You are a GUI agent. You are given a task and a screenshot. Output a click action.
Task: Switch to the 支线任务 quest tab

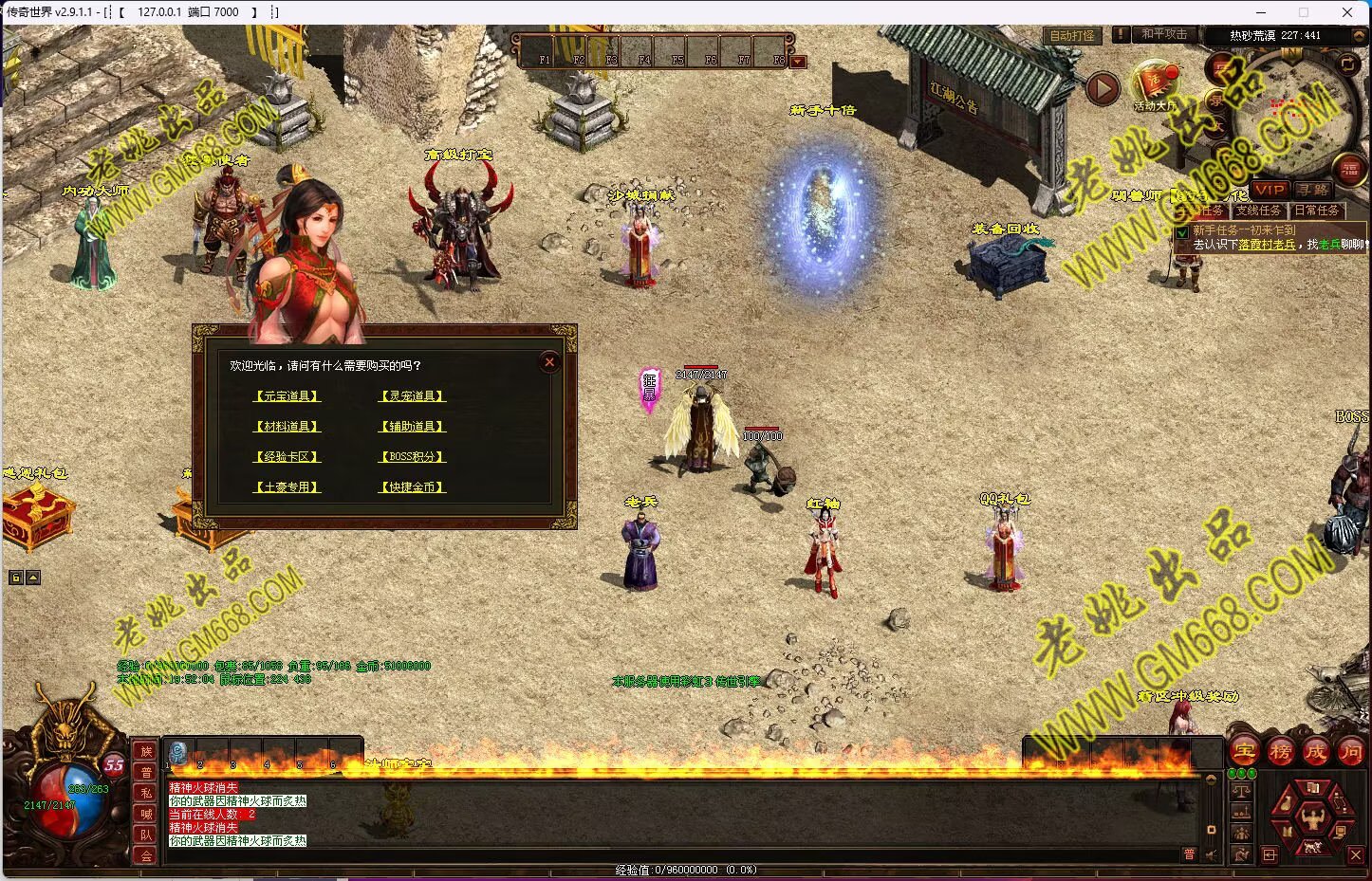click(1258, 211)
